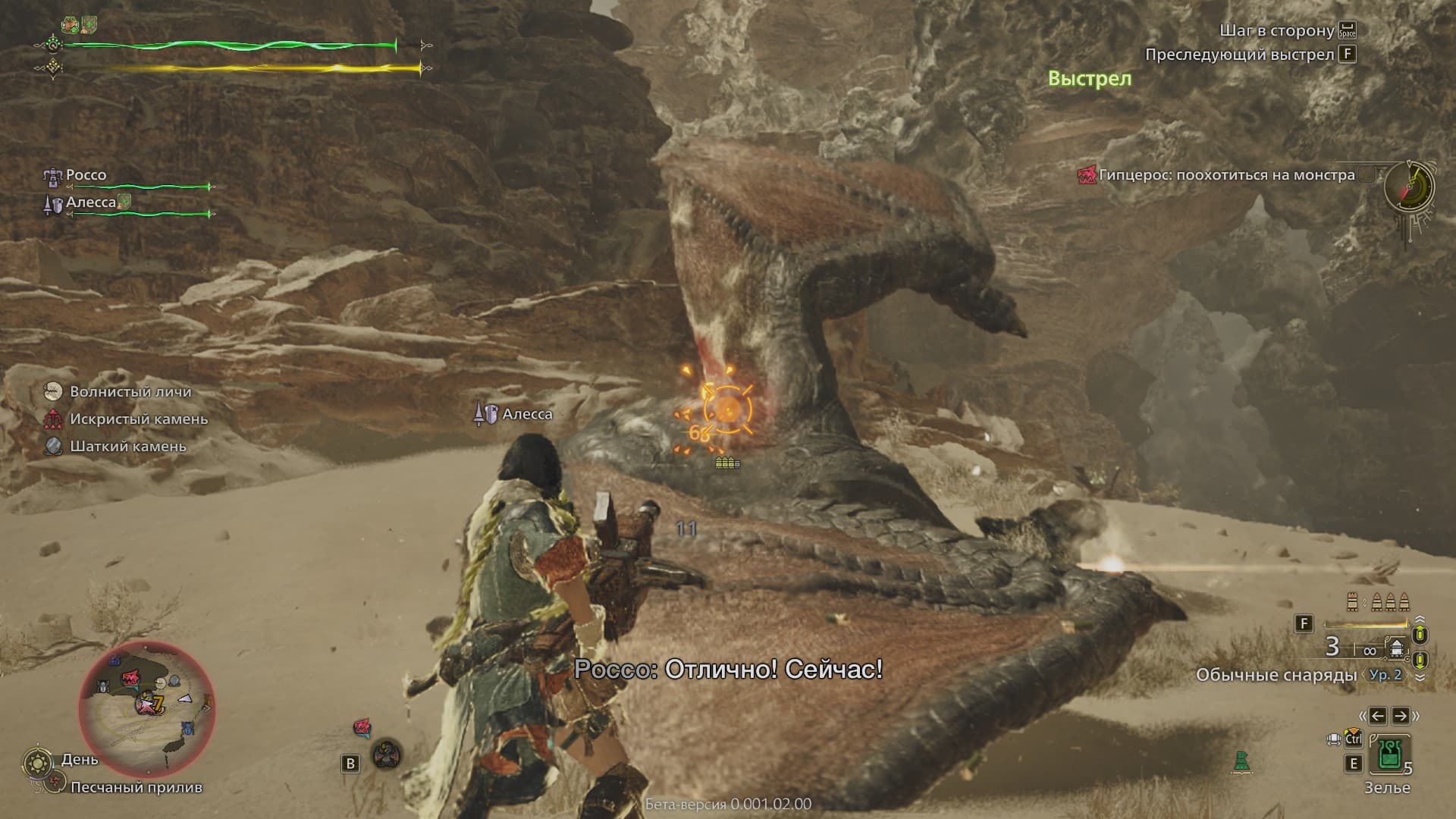This screenshot has width=1456, height=819.
Task: Click the status buff icons above the health bar
Action: pos(81,24)
